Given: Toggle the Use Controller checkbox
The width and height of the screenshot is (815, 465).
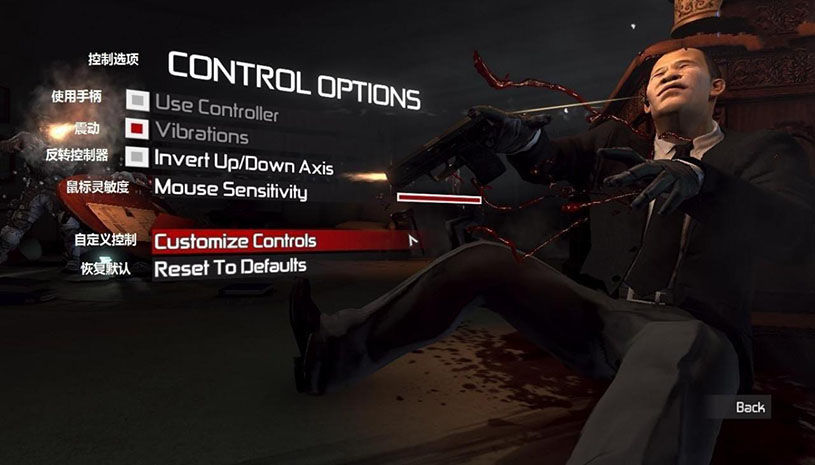Looking at the screenshot, I should click(x=138, y=101).
